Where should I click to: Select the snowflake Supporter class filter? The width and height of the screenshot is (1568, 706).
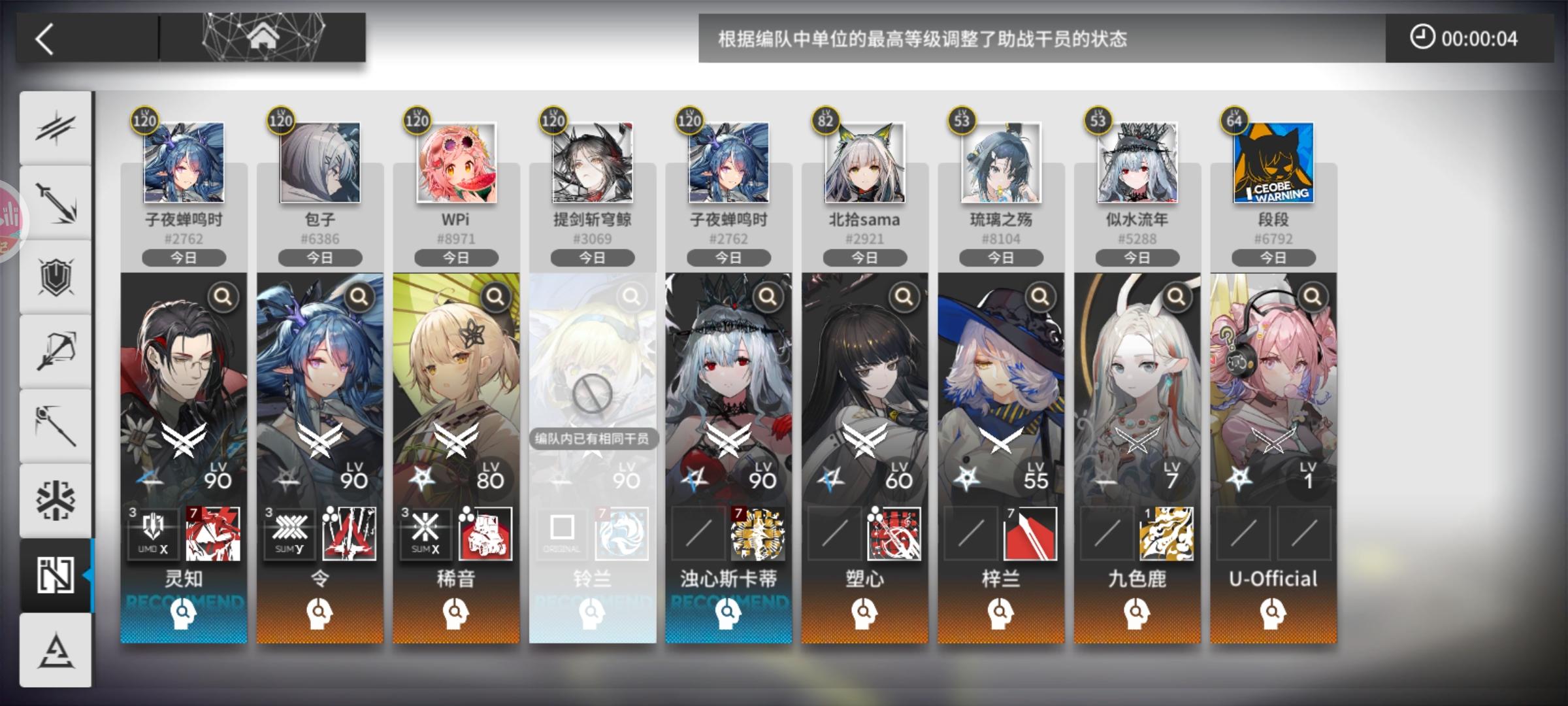coord(56,500)
